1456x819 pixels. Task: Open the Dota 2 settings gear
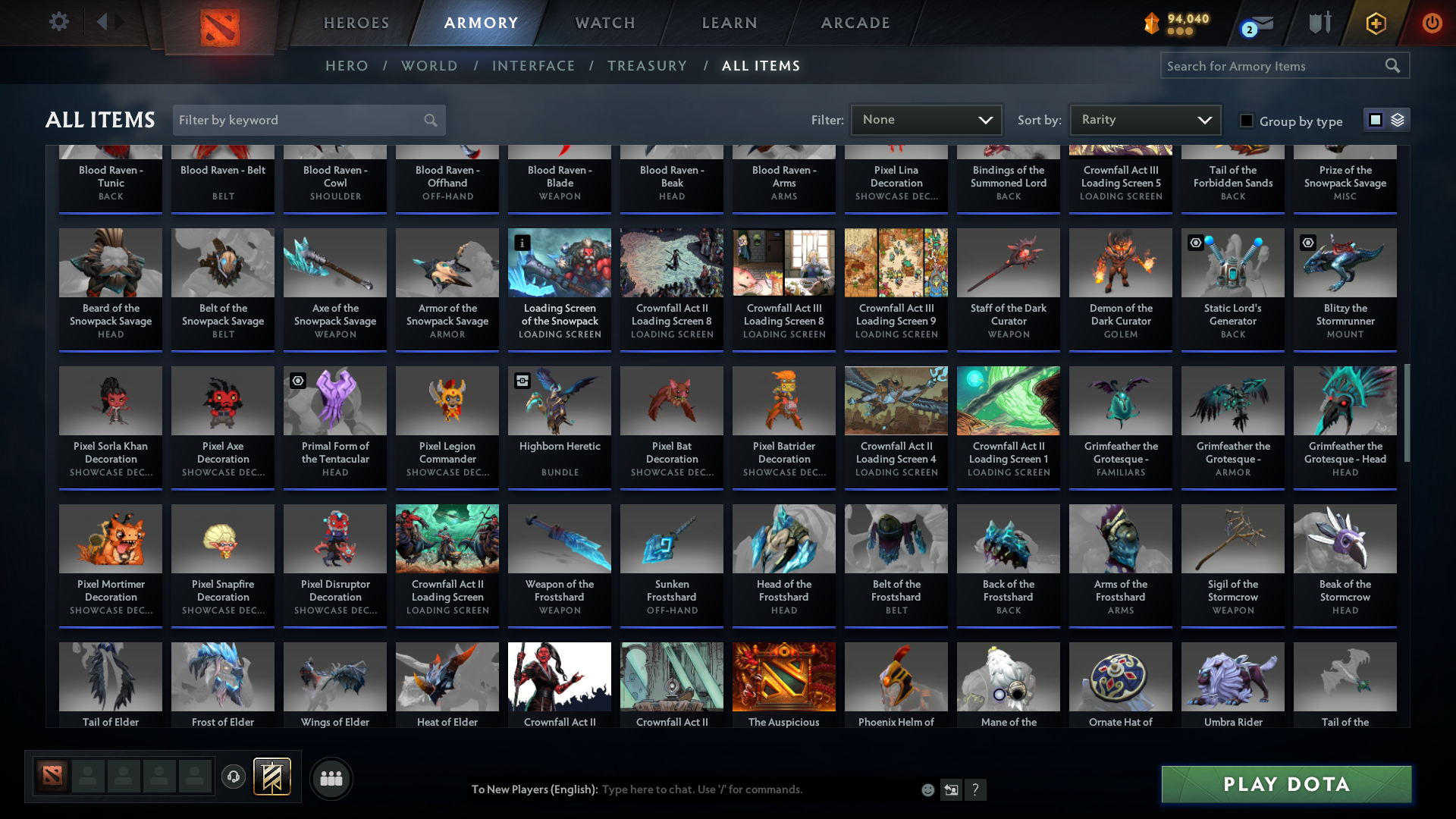pos(58,22)
